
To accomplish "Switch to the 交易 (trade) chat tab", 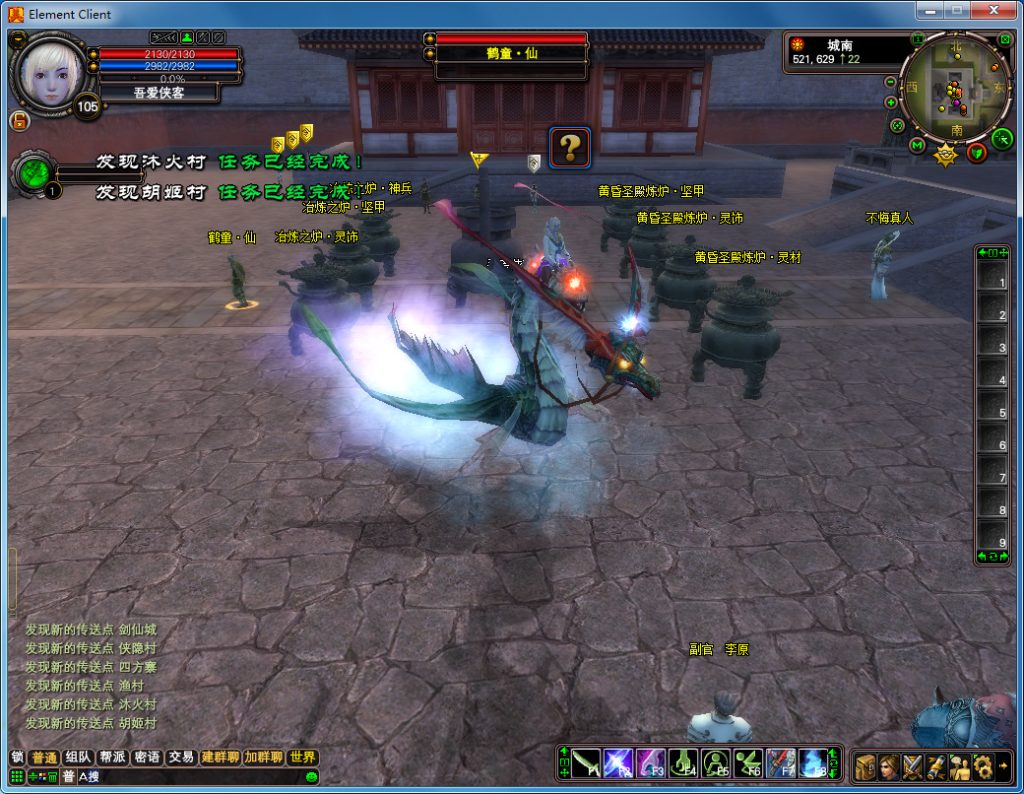I will [x=180, y=757].
